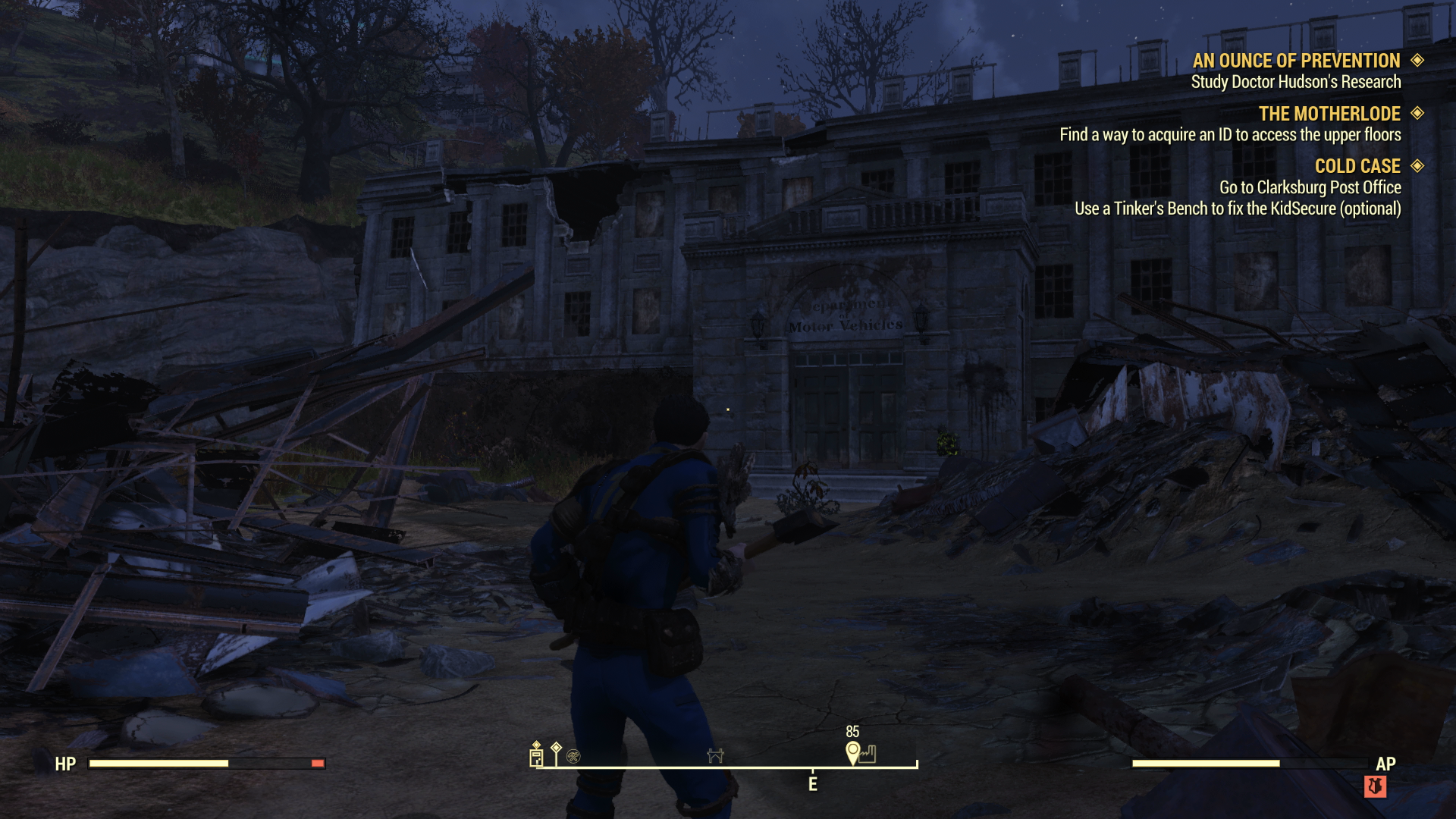Image resolution: width=1456 pixels, height=819 pixels.
Task: Select the crossed tools crafting icon on compass
Action: click(573, 756)
